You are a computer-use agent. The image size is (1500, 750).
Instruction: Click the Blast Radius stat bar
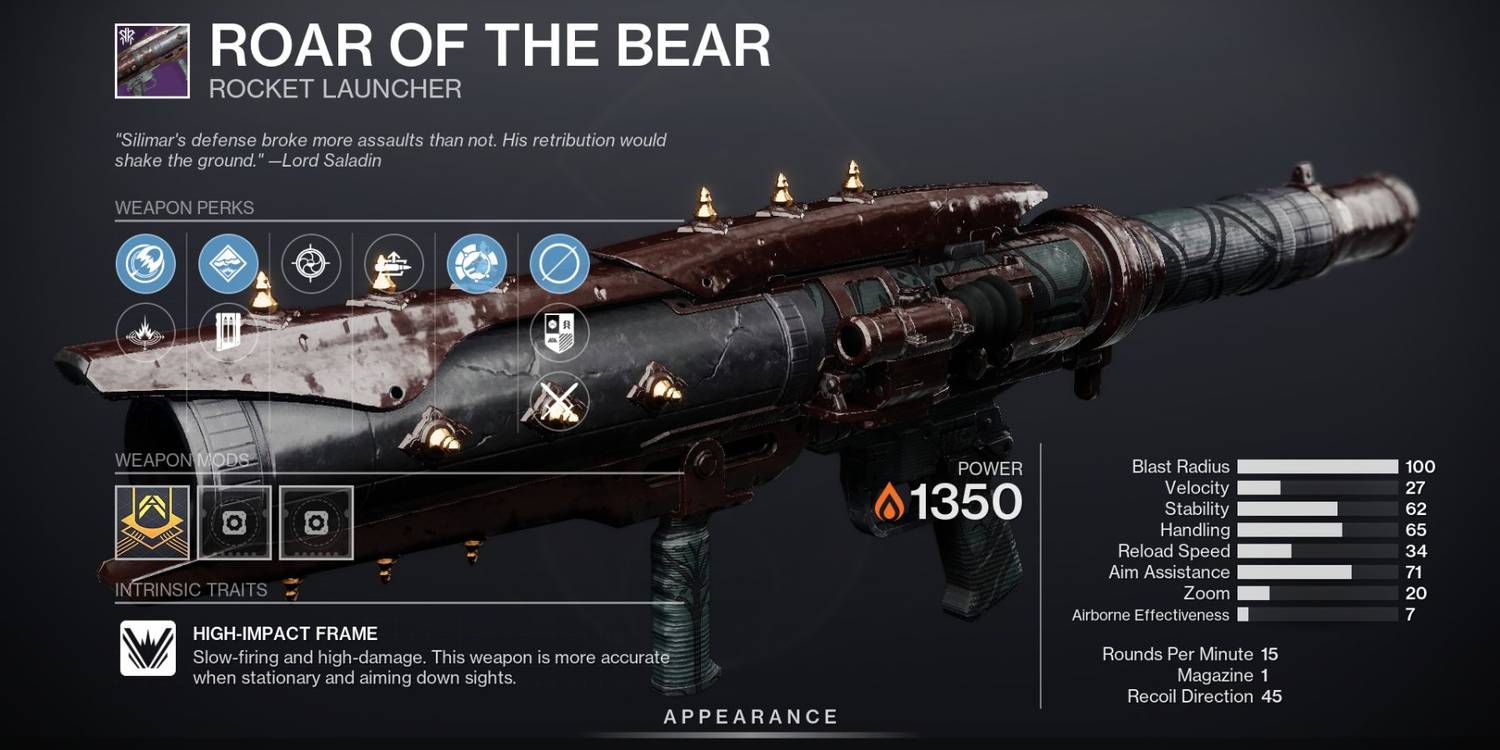(1316, 466)
